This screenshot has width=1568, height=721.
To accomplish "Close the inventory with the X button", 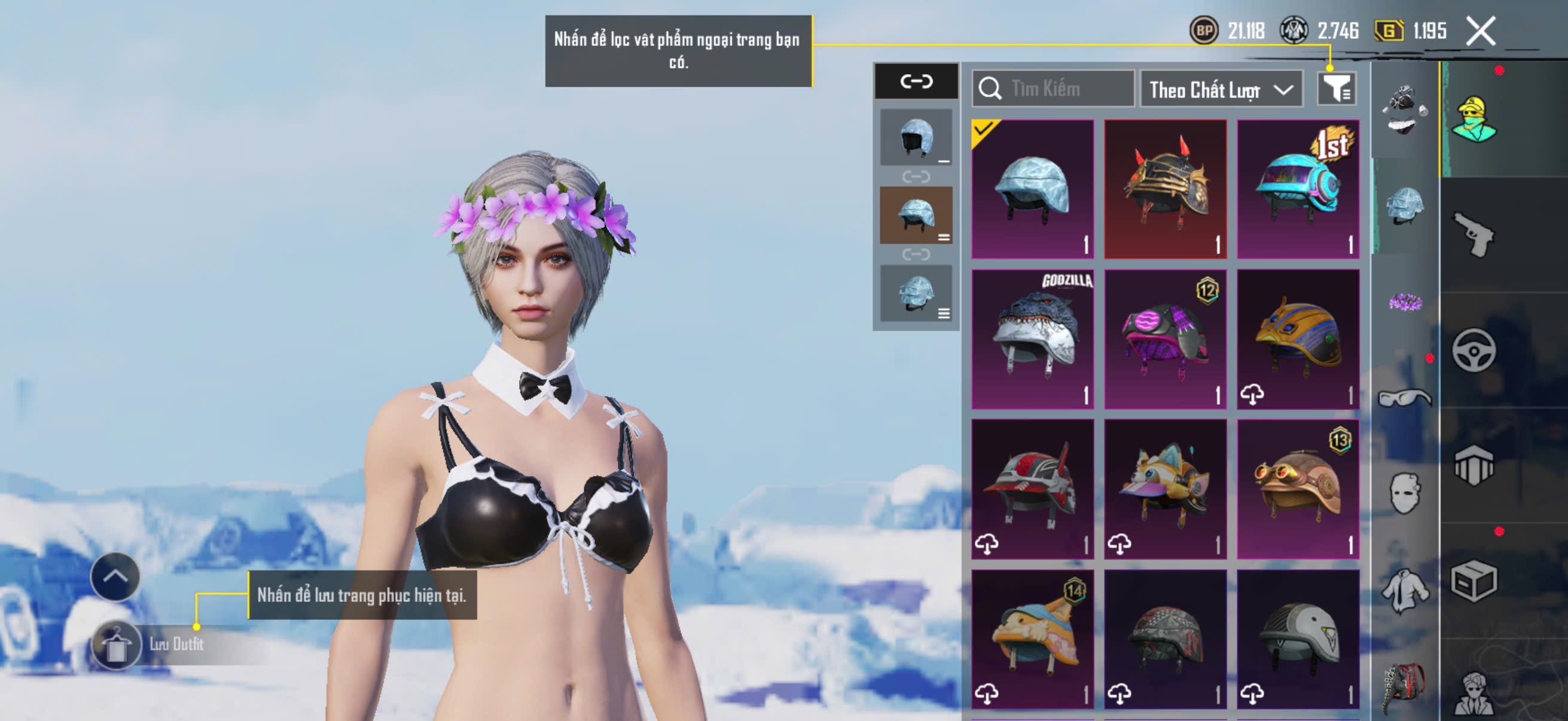I will pyautogui.click(x=1479, y=30).
